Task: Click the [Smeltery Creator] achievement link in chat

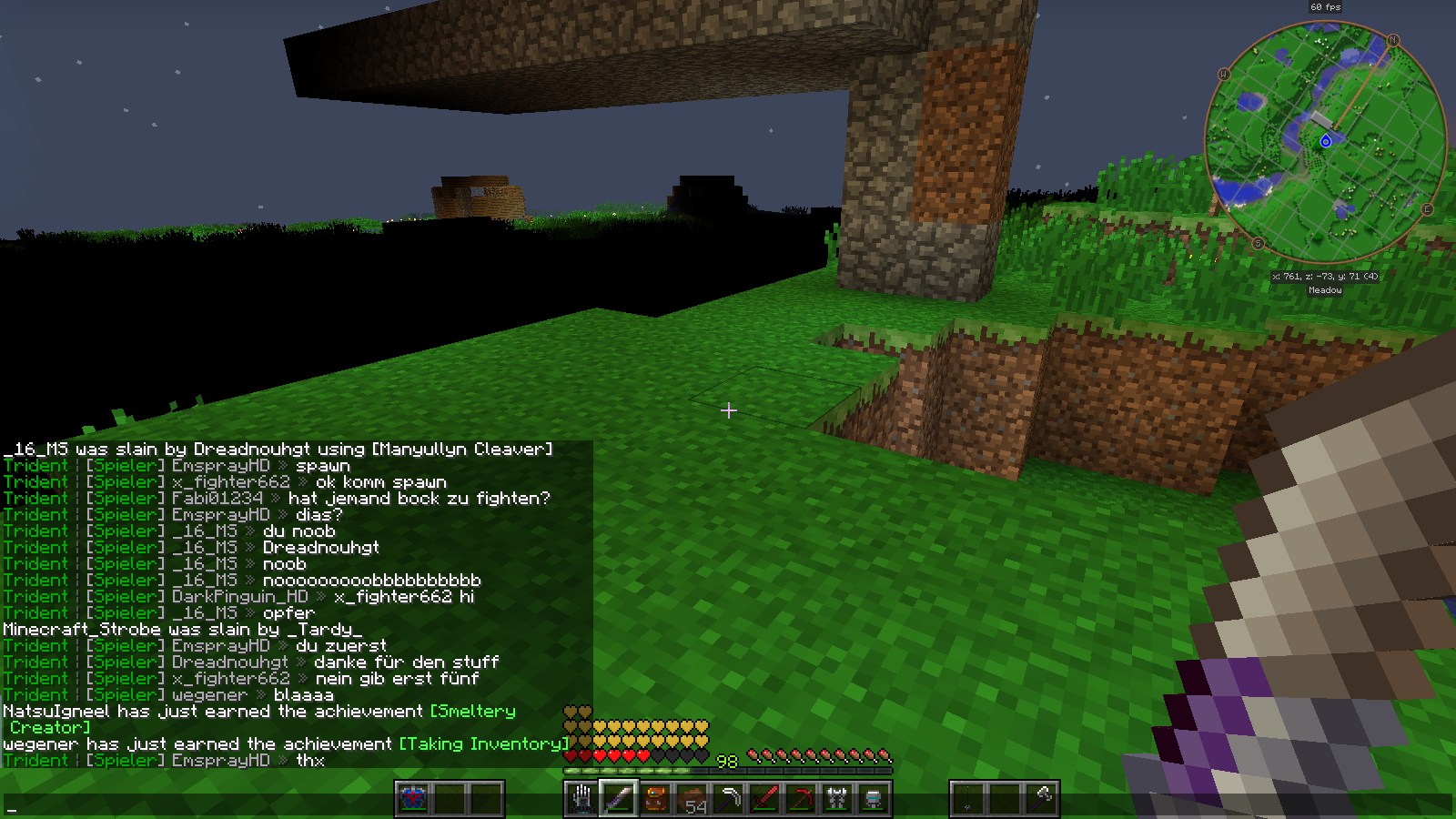Action: 472,712
